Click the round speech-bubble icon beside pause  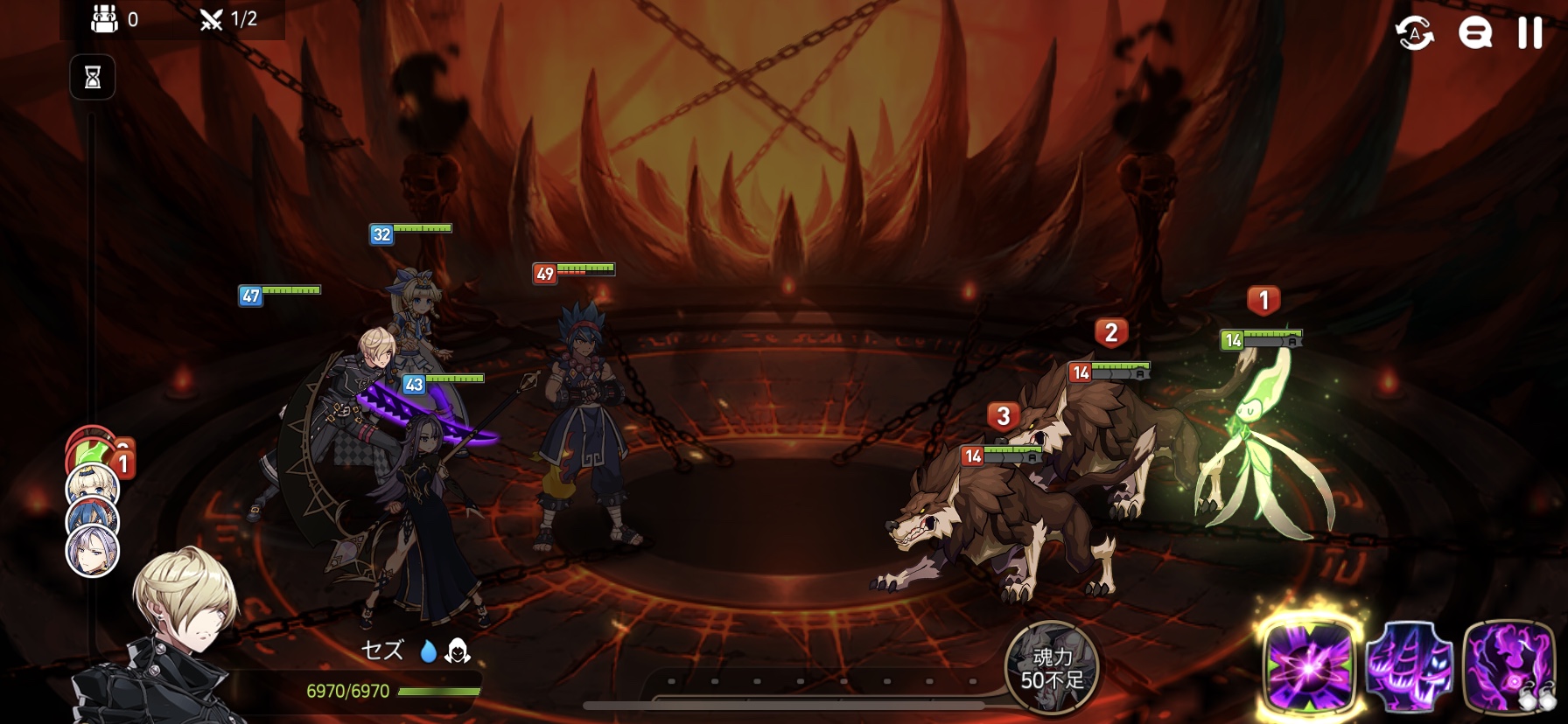[1474, 33]
